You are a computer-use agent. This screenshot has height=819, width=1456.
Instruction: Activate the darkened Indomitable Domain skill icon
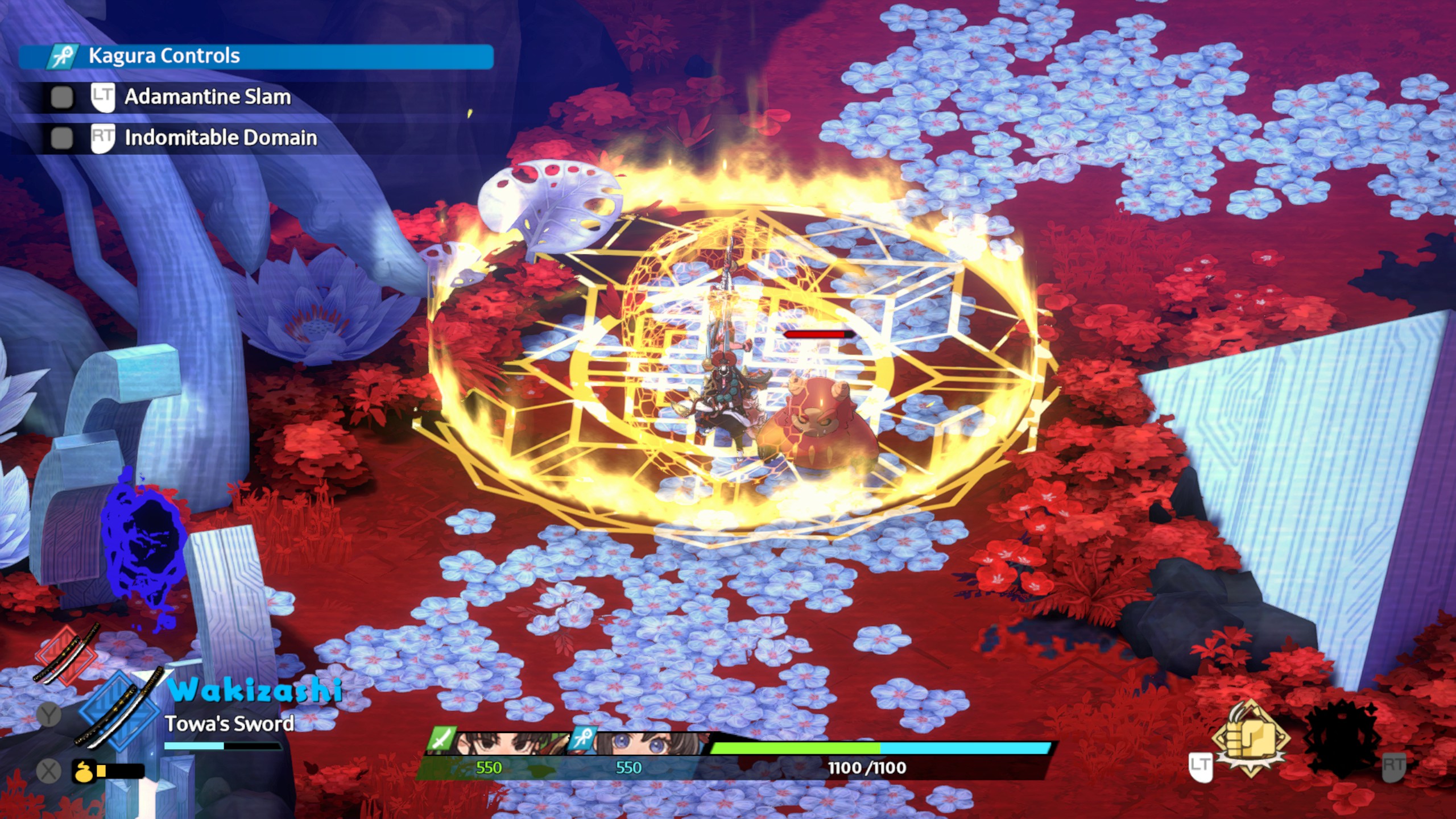[1343, 738]
